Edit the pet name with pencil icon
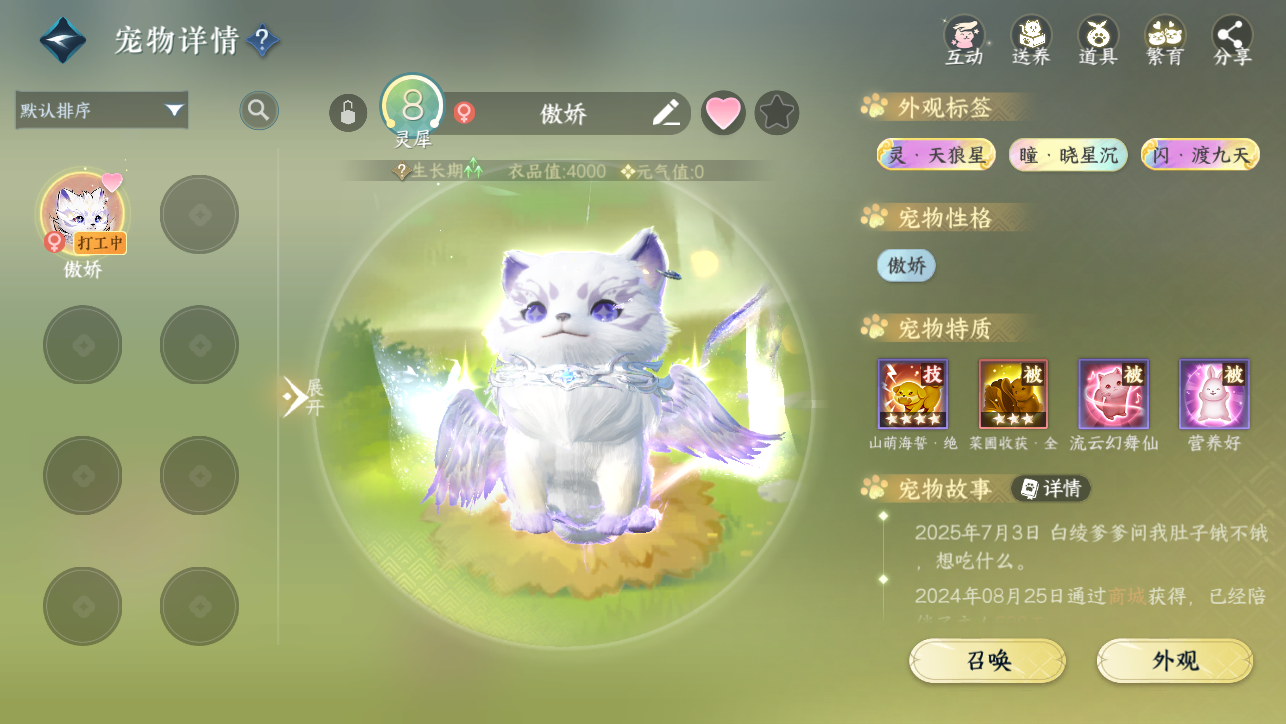 pyautogui.click(x=666, y=112)
